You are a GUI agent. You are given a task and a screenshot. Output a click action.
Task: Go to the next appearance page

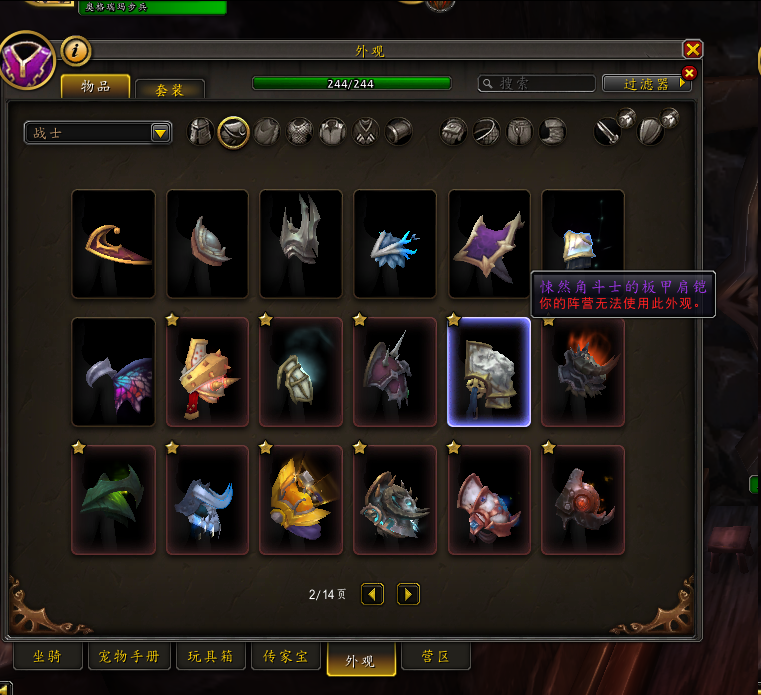pyautogui.click(x=408, y=594)
